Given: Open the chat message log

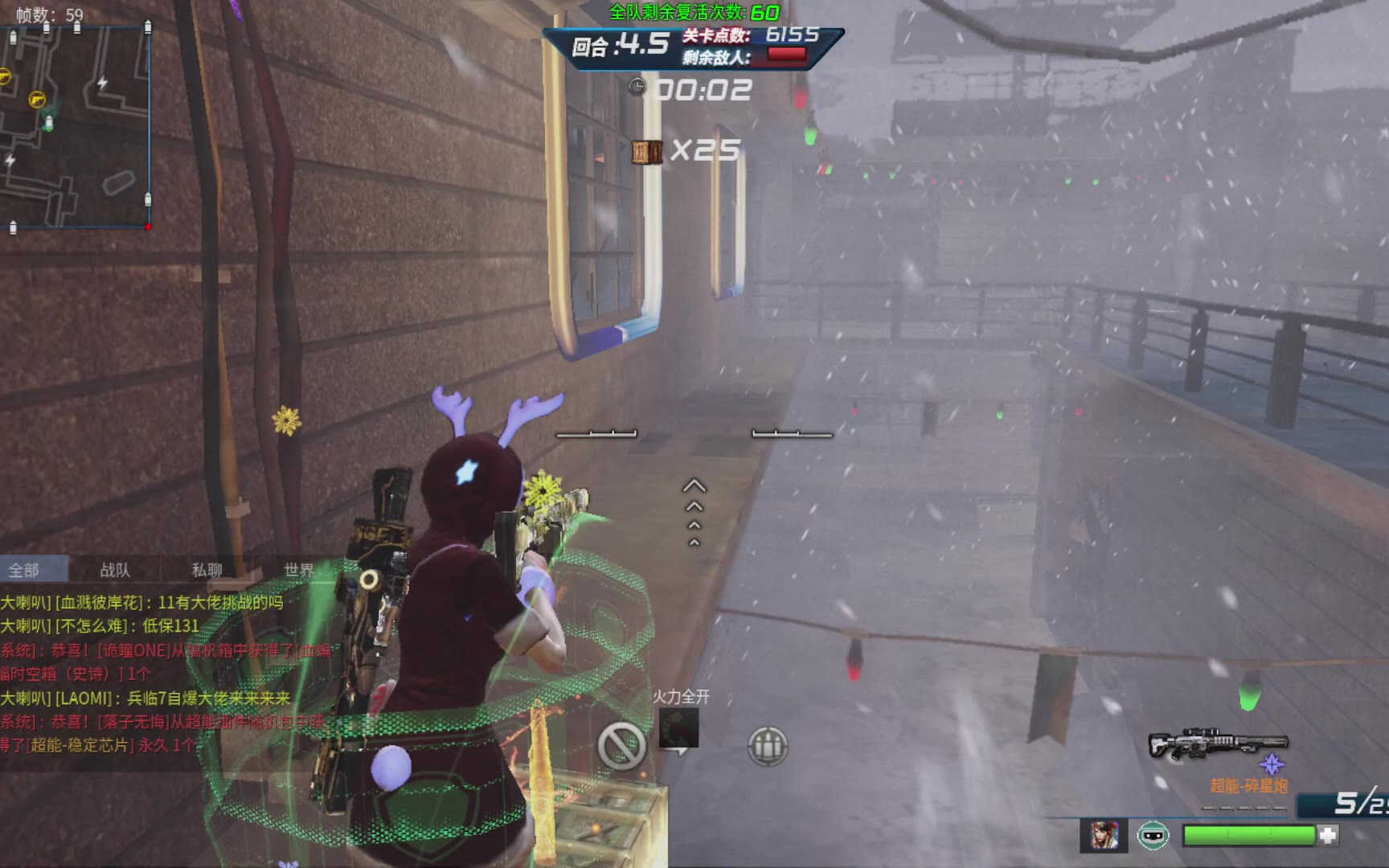Looking at the screenshot, I should click(x=161, y=674).
